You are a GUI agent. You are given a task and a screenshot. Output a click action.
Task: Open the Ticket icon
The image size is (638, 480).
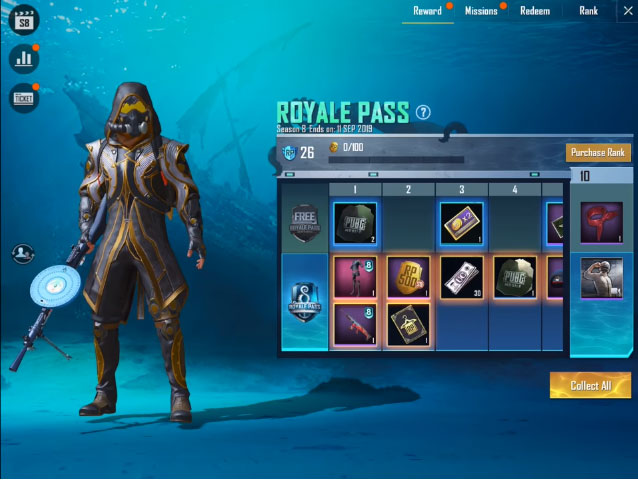[23, 97]
